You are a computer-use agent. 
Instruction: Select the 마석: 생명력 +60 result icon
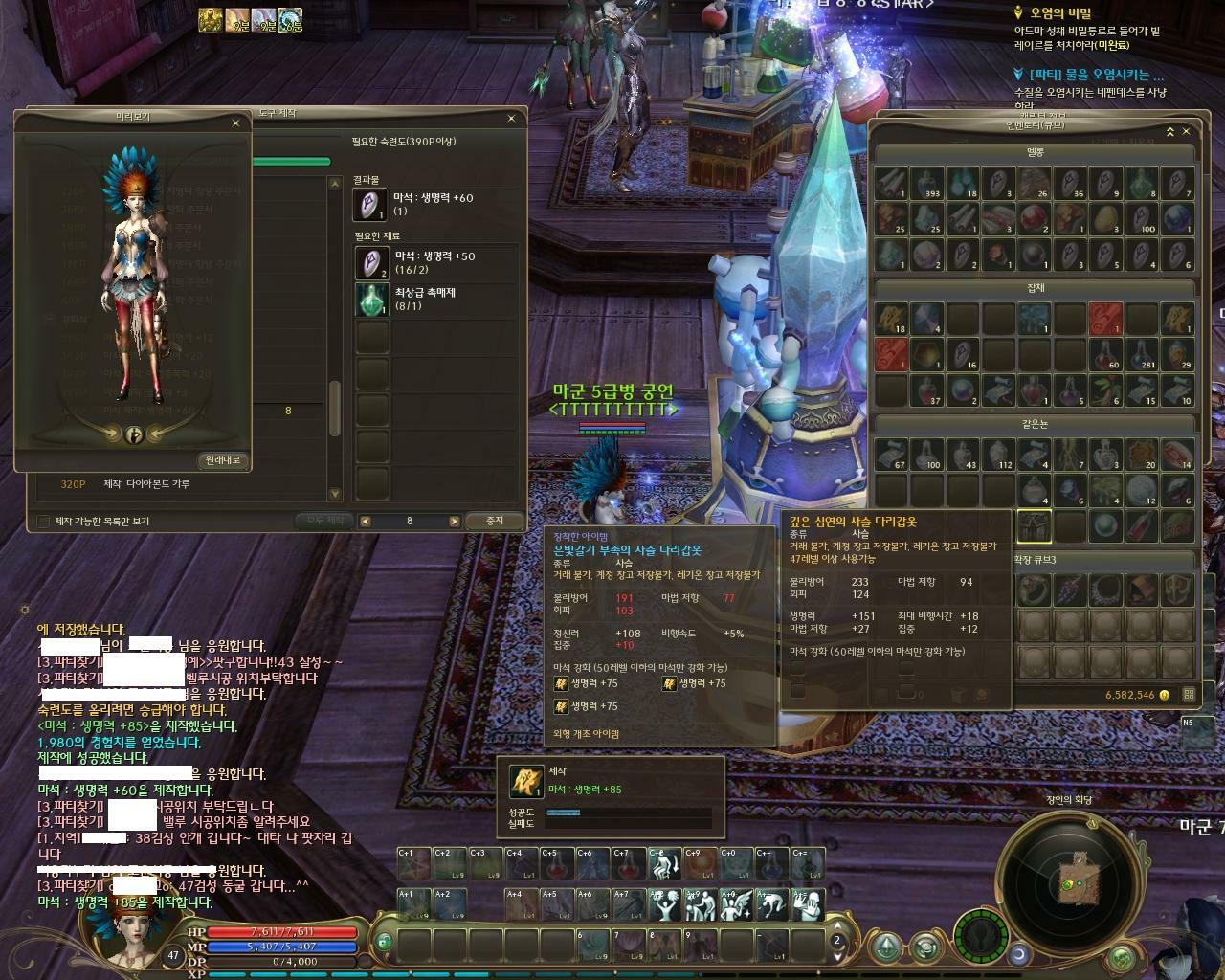click(370, 203)
